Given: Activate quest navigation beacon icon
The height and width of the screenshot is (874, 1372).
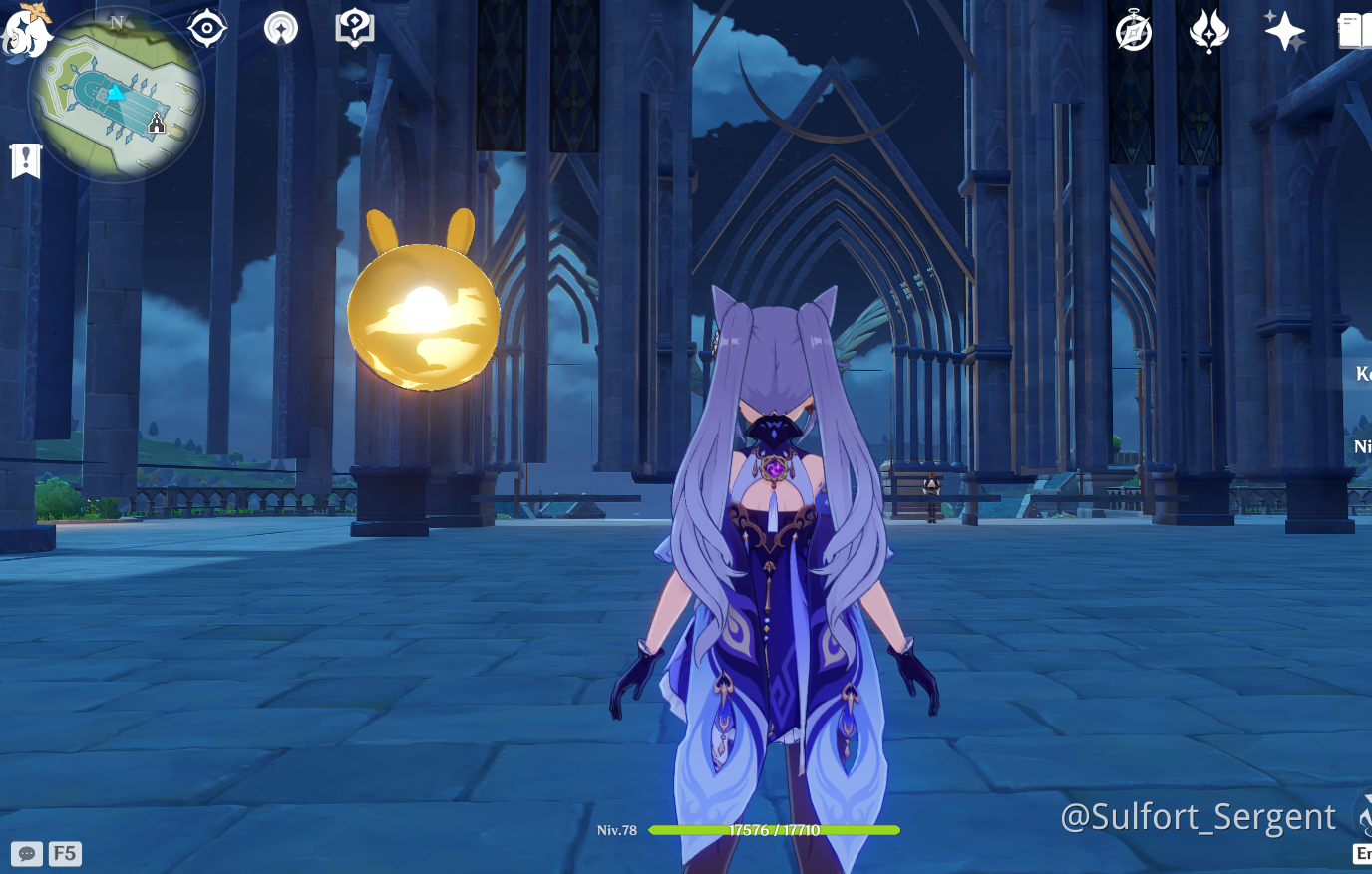Looking at the screenshot, I should click(x=280, y=27).
